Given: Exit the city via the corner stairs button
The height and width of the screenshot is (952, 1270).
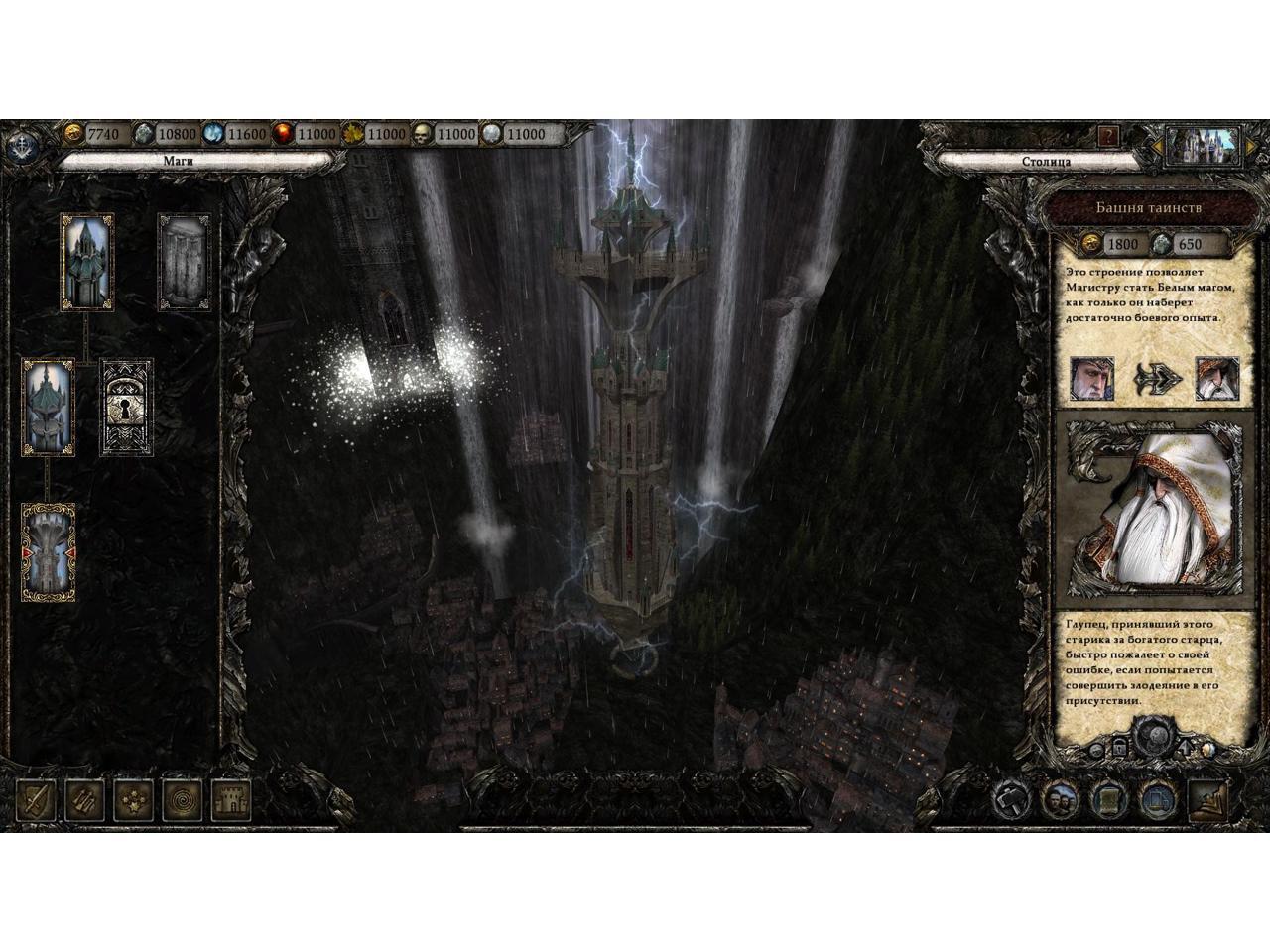Looking at the screenshot, I should [1208, 798].
